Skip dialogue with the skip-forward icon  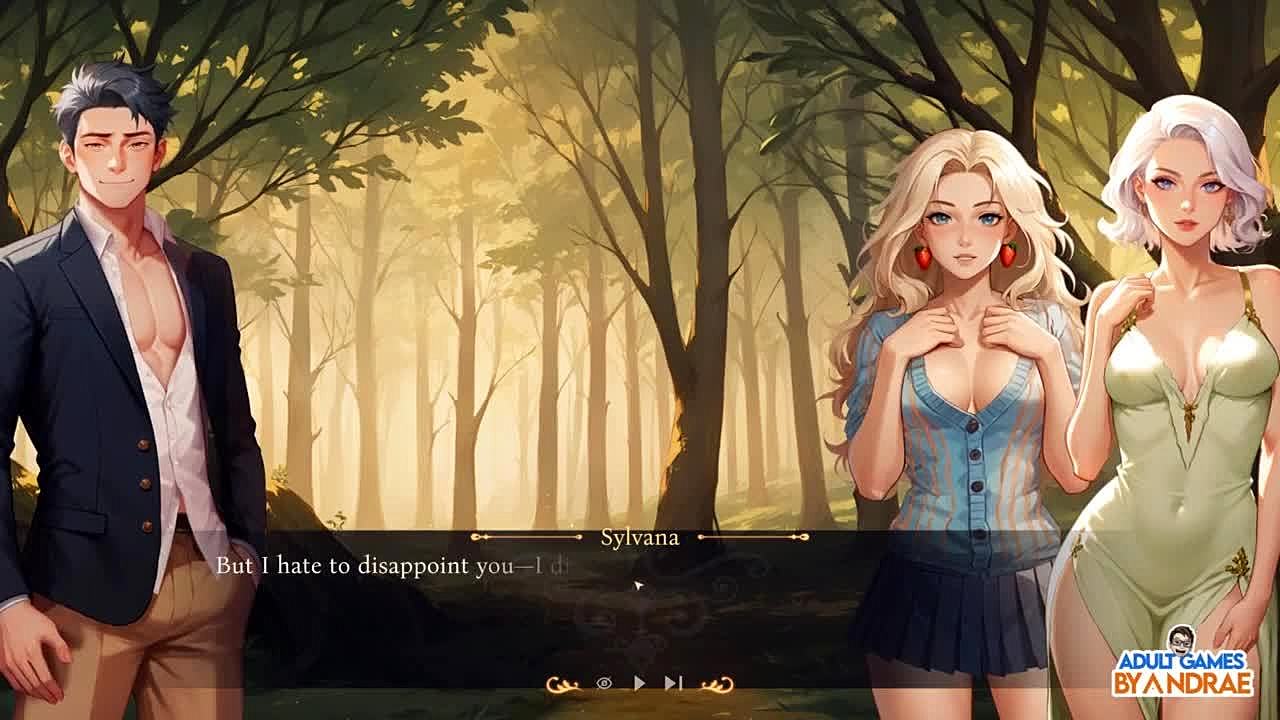tap(673, 683)
